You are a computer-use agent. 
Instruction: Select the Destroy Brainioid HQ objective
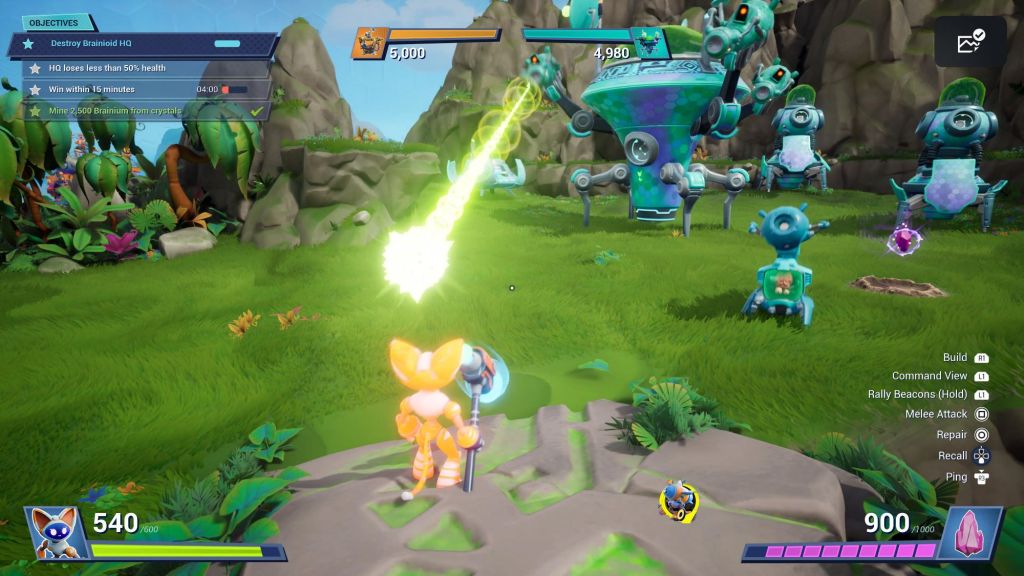point(142,44)
